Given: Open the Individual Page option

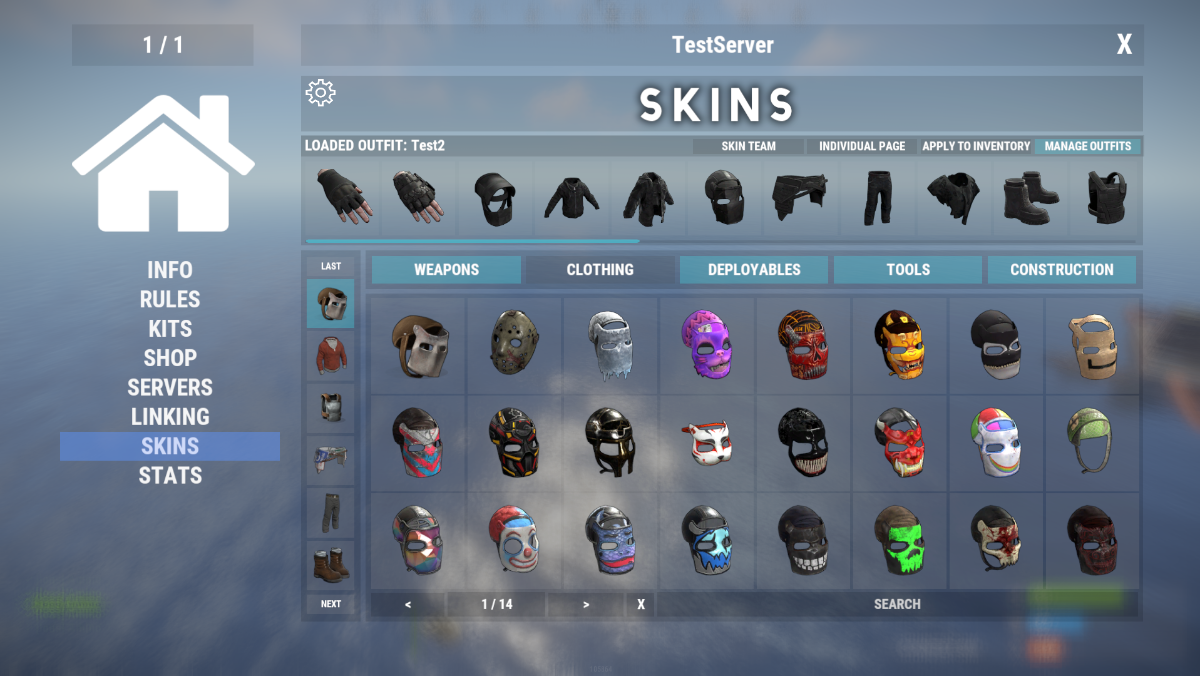Looking at the screenshot, I should click(862, 146).
